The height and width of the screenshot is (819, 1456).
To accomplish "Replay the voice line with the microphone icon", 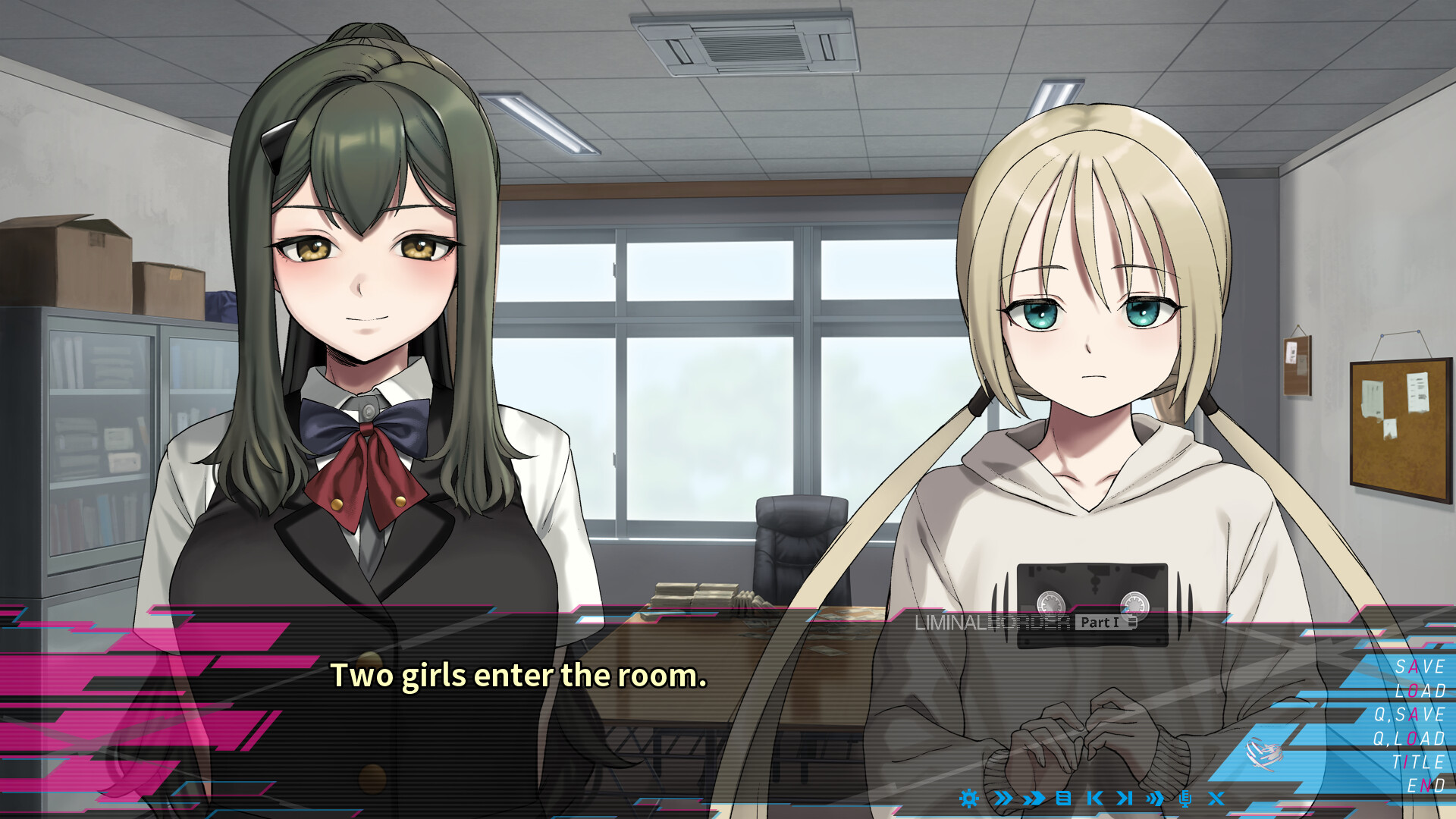I will 1186,799.
